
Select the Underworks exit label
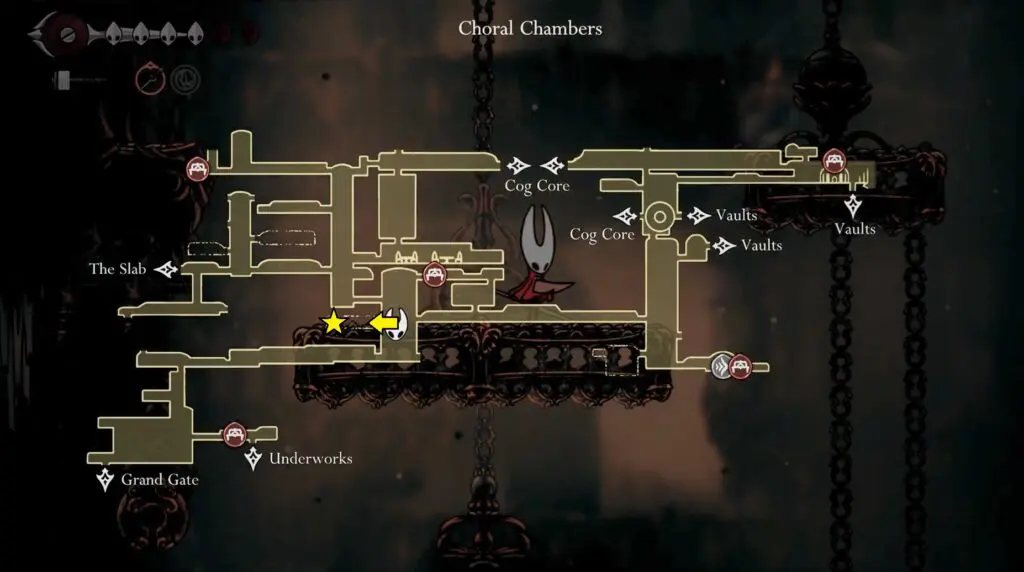pyautogui.click(x=310, y=459)
